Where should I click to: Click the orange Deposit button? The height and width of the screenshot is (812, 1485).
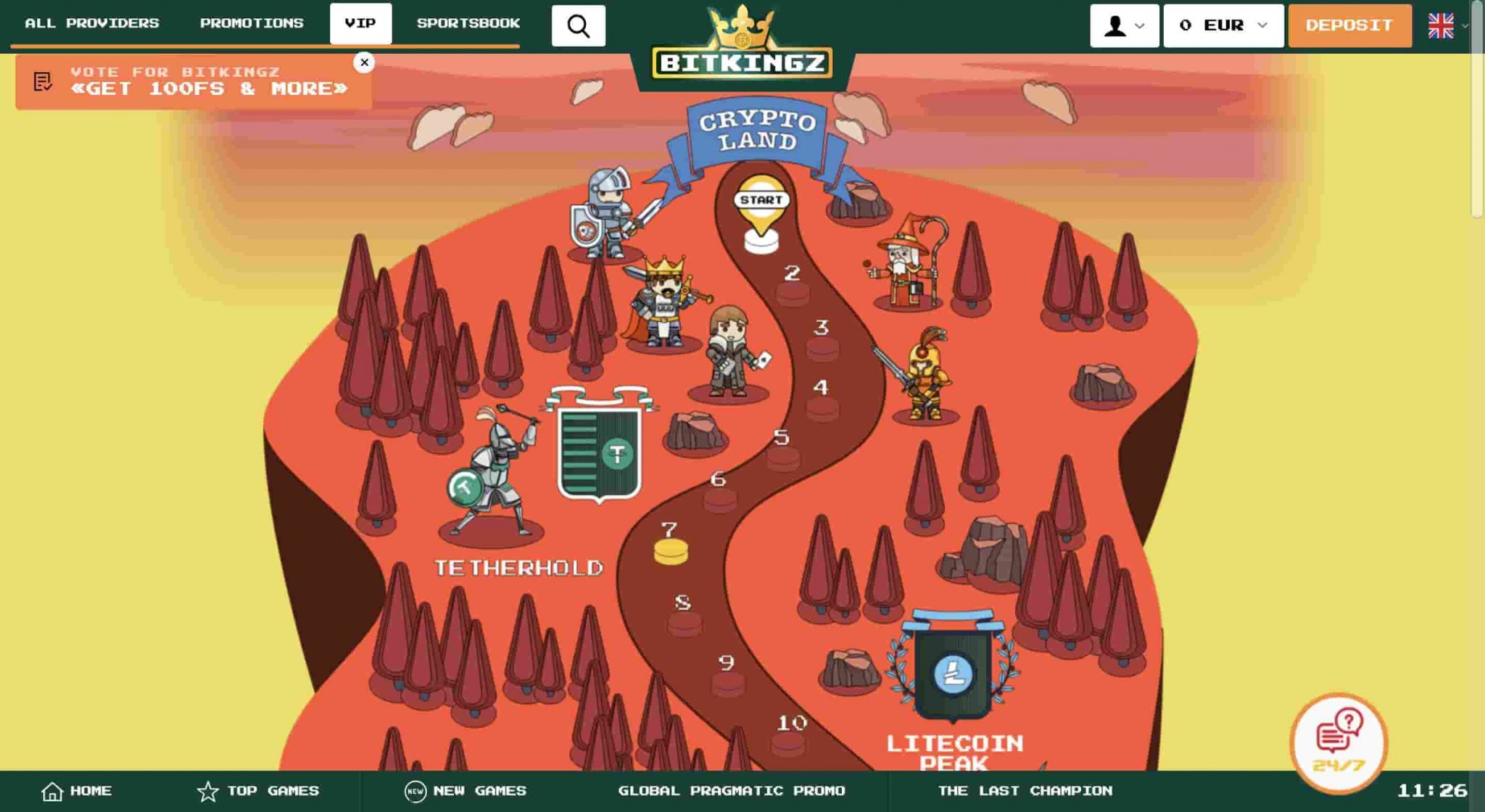pyautogui.click(x=1349, y=26)
